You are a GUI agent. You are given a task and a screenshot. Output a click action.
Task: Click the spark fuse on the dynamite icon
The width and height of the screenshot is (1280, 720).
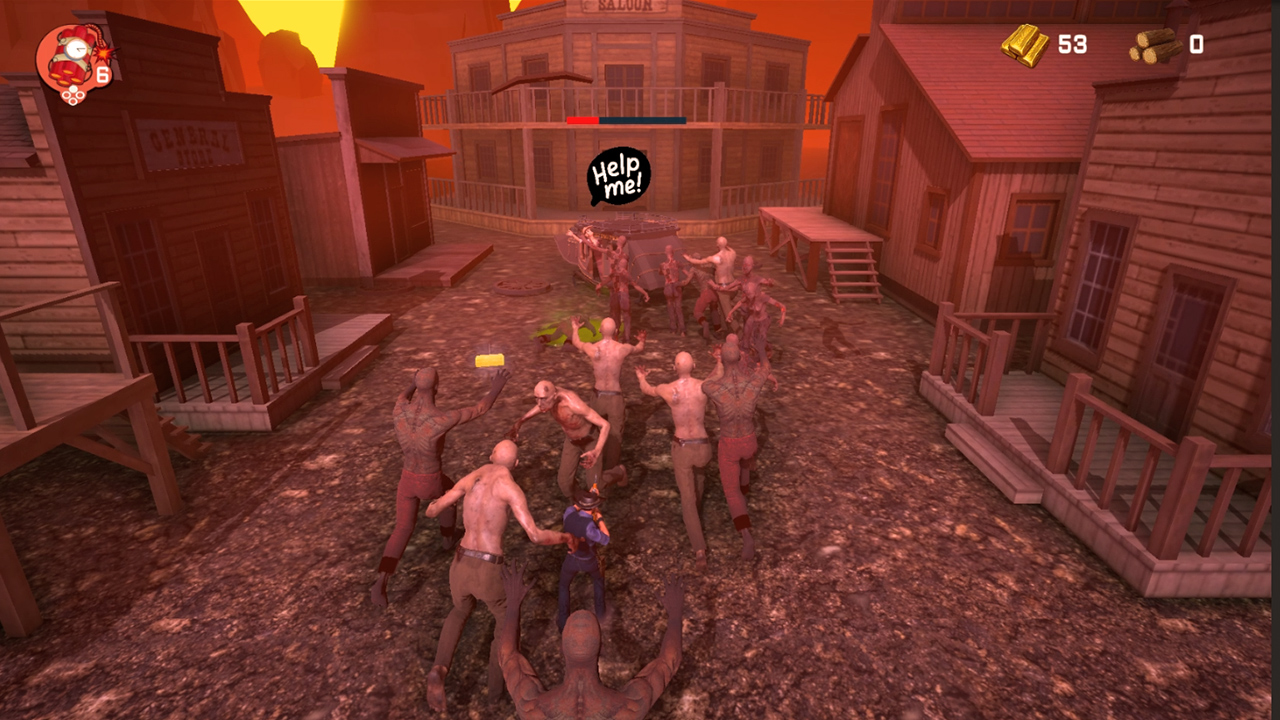[103, 53]
